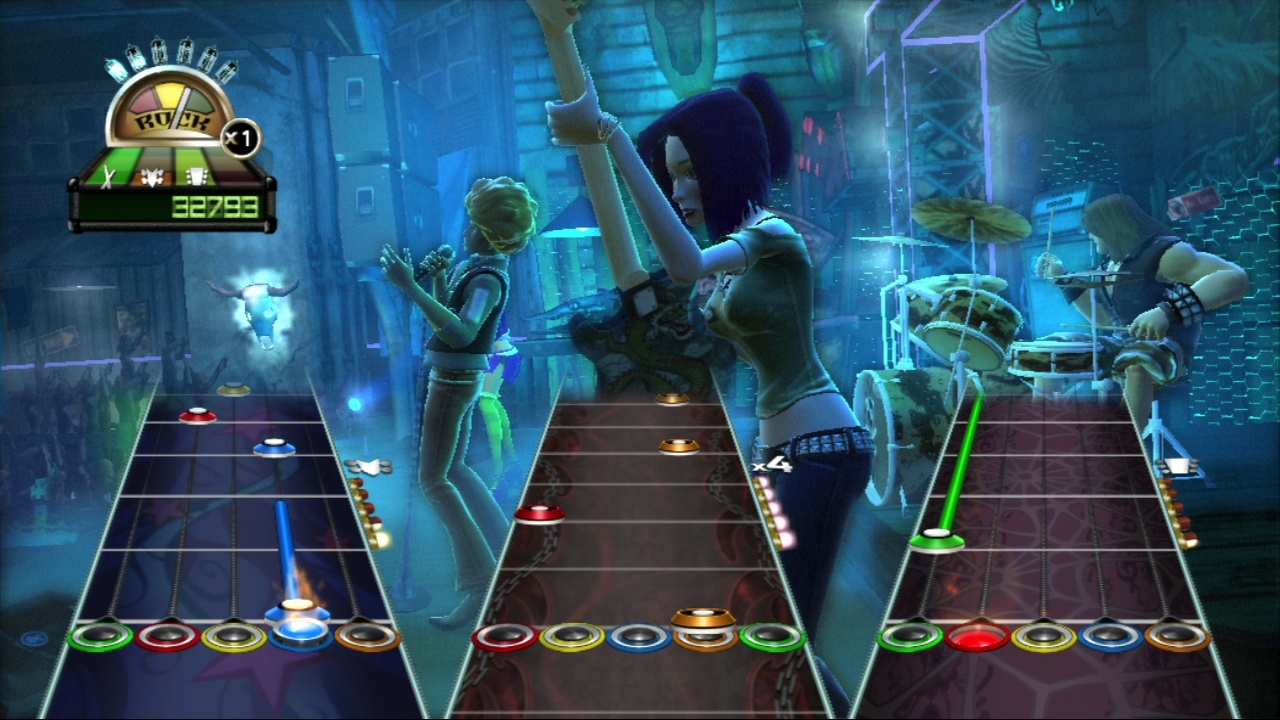Image resolution: width=1280 pixels, height=720 pixels.
Task: Hit the green fret on the bass highway
Action: point(910,637)
